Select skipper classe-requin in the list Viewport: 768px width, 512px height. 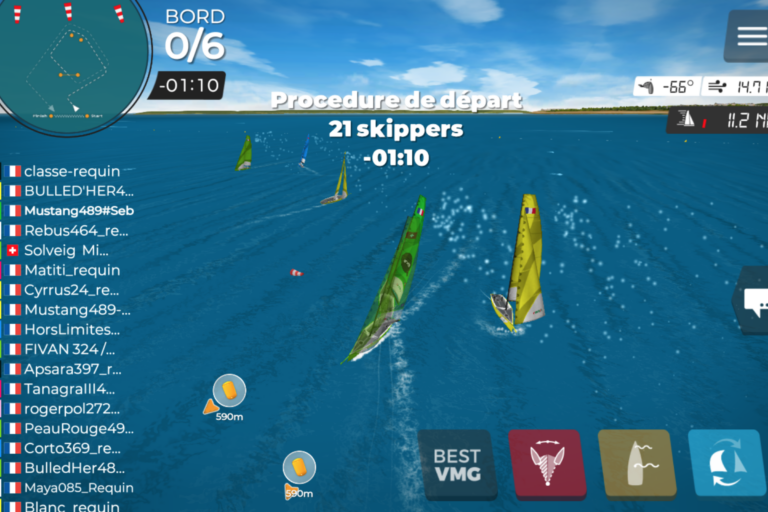(x=71, y=171)
